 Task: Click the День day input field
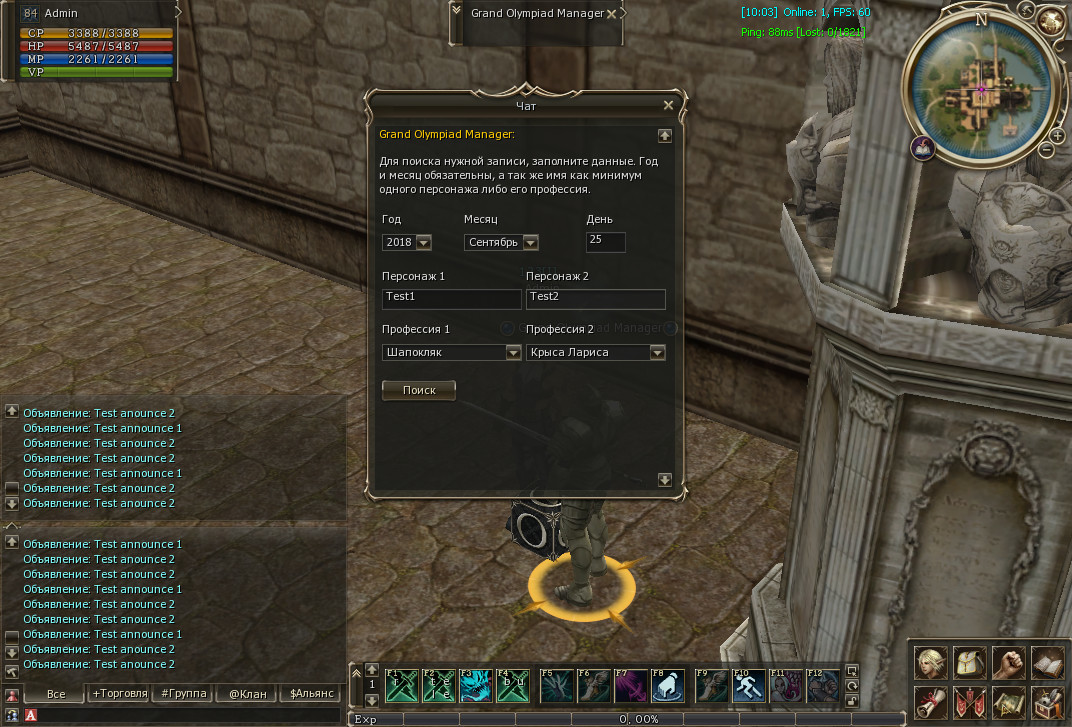[x=605, y=241]
